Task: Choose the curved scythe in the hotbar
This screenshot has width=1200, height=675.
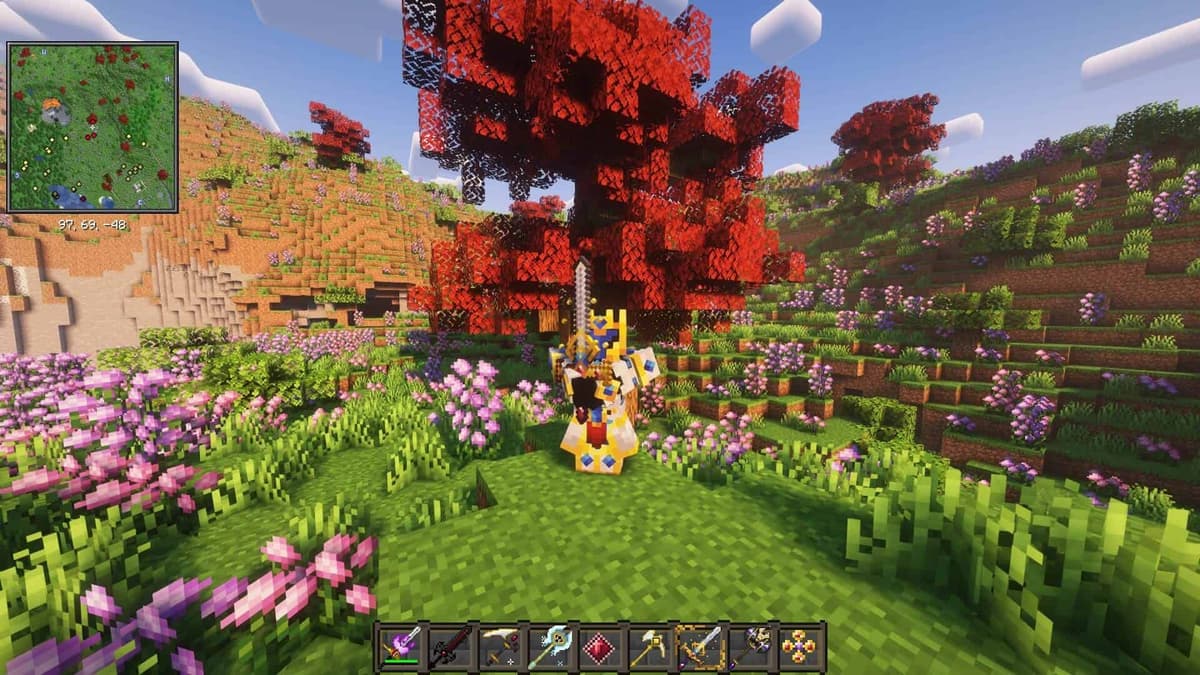Action: tap(500, 647)
